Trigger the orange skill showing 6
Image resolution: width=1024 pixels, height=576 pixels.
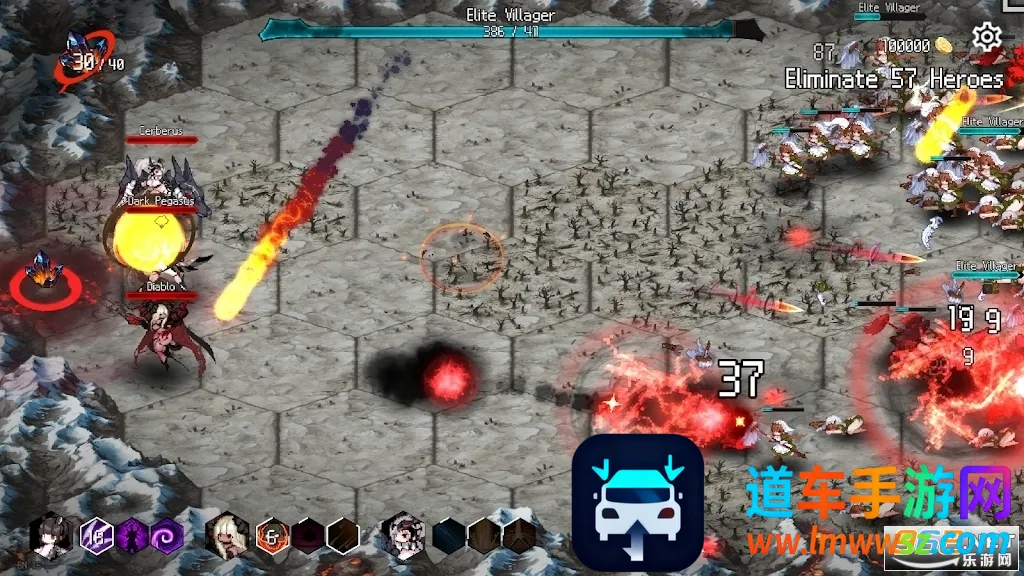tap(272, 536)
